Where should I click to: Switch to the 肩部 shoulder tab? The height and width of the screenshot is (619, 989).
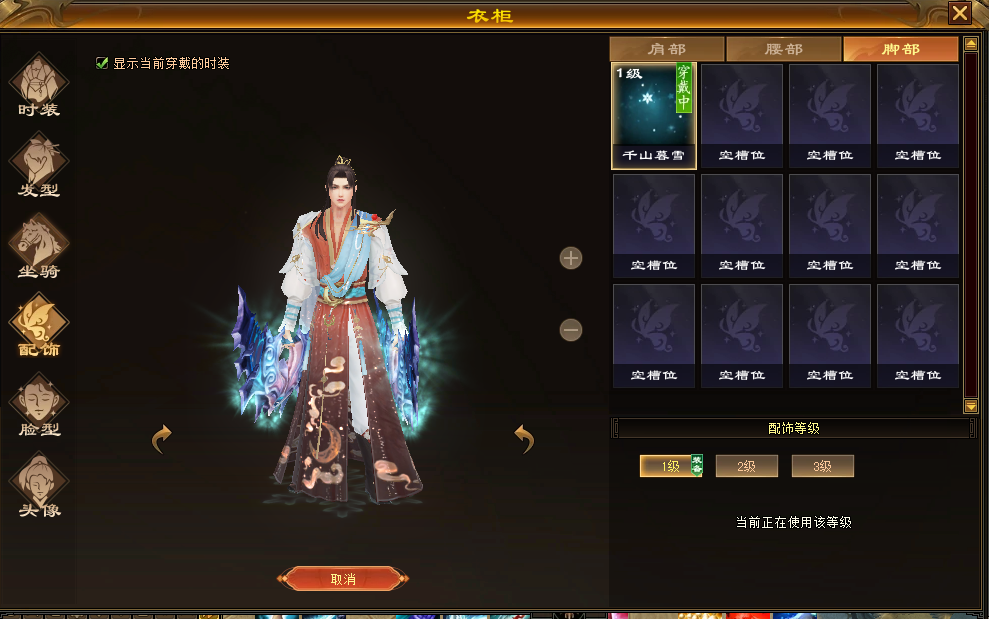(666, 49)
